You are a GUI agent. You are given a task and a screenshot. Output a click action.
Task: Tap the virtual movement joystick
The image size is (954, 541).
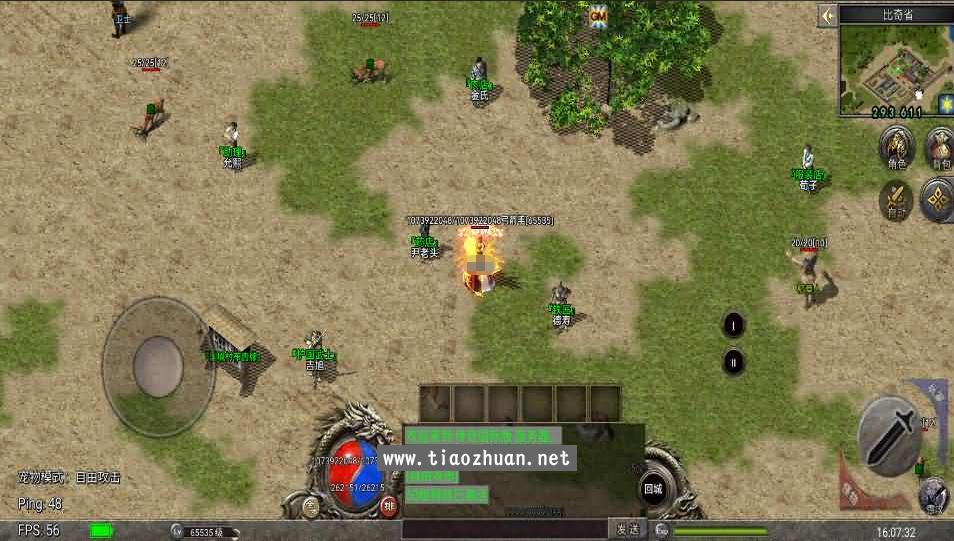[x=159, y=355]
